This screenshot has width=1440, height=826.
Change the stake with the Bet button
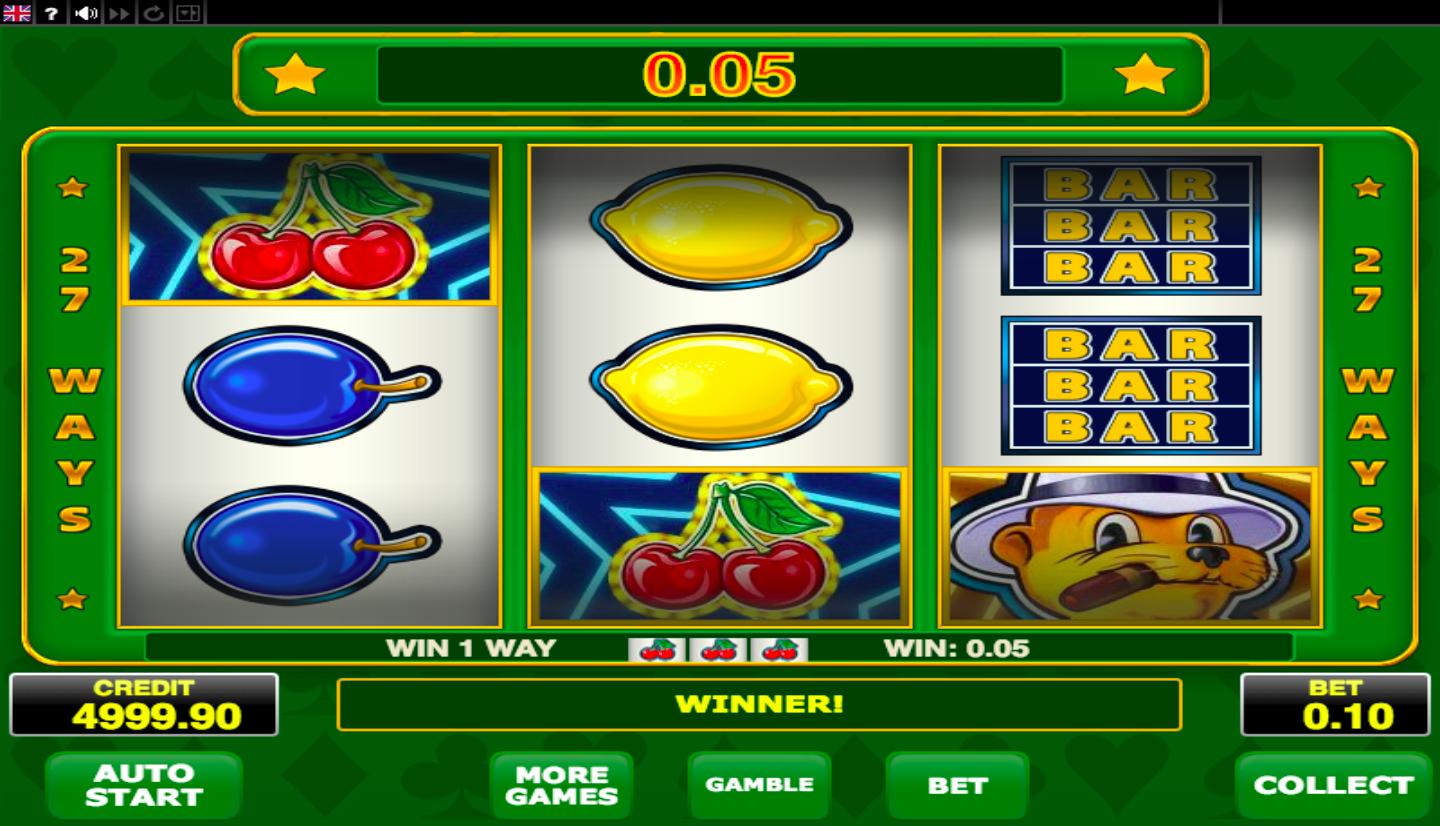pyautogui.click(x=957, y=785)
